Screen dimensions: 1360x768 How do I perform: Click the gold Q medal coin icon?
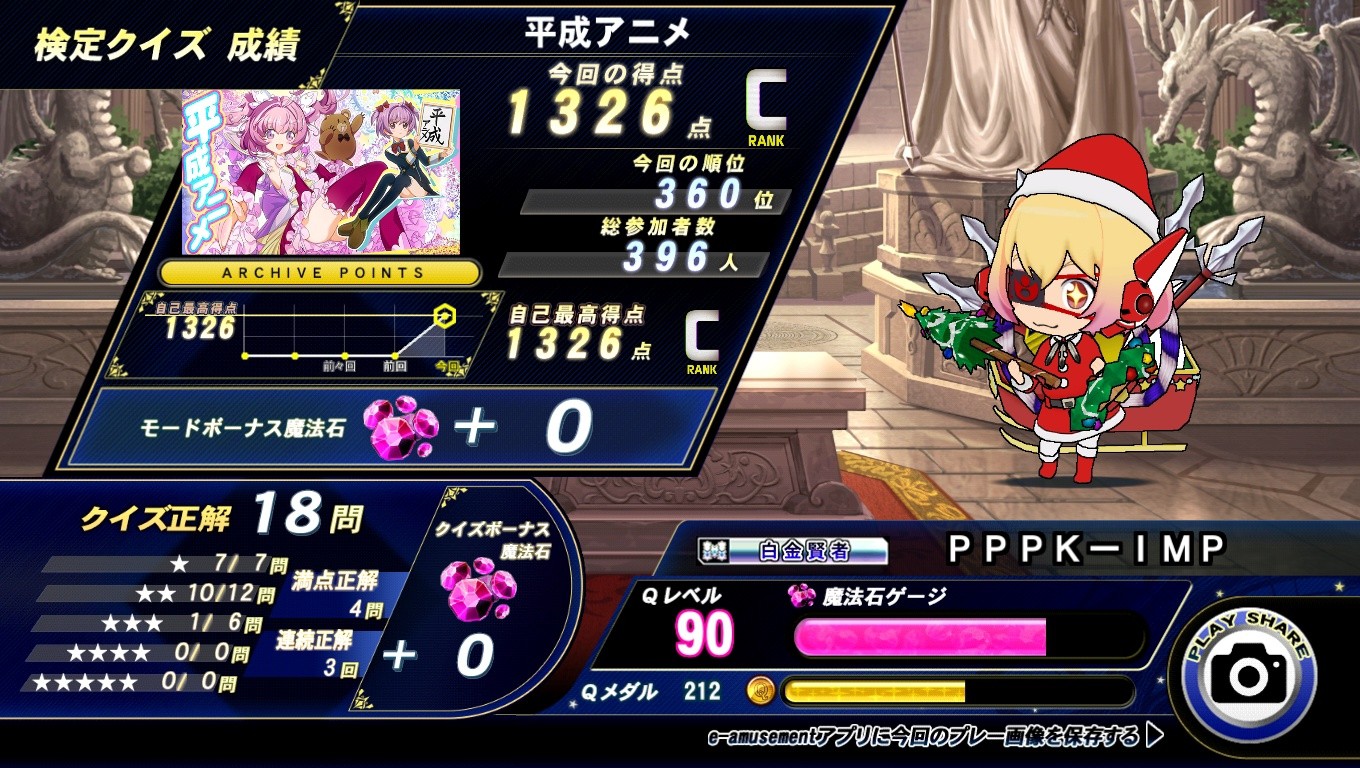(759, 692)
